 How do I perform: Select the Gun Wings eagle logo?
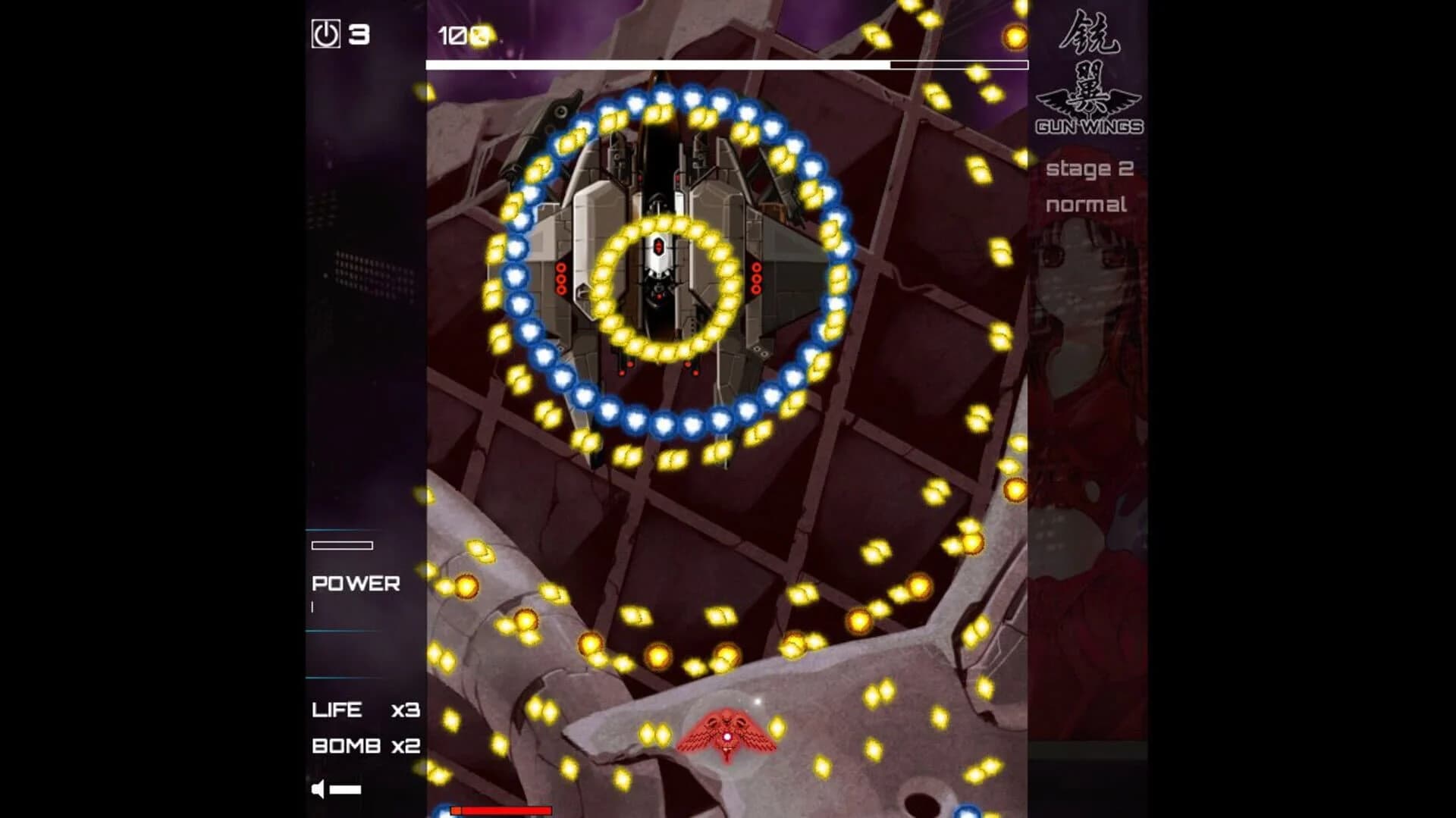pos(1090,102)
